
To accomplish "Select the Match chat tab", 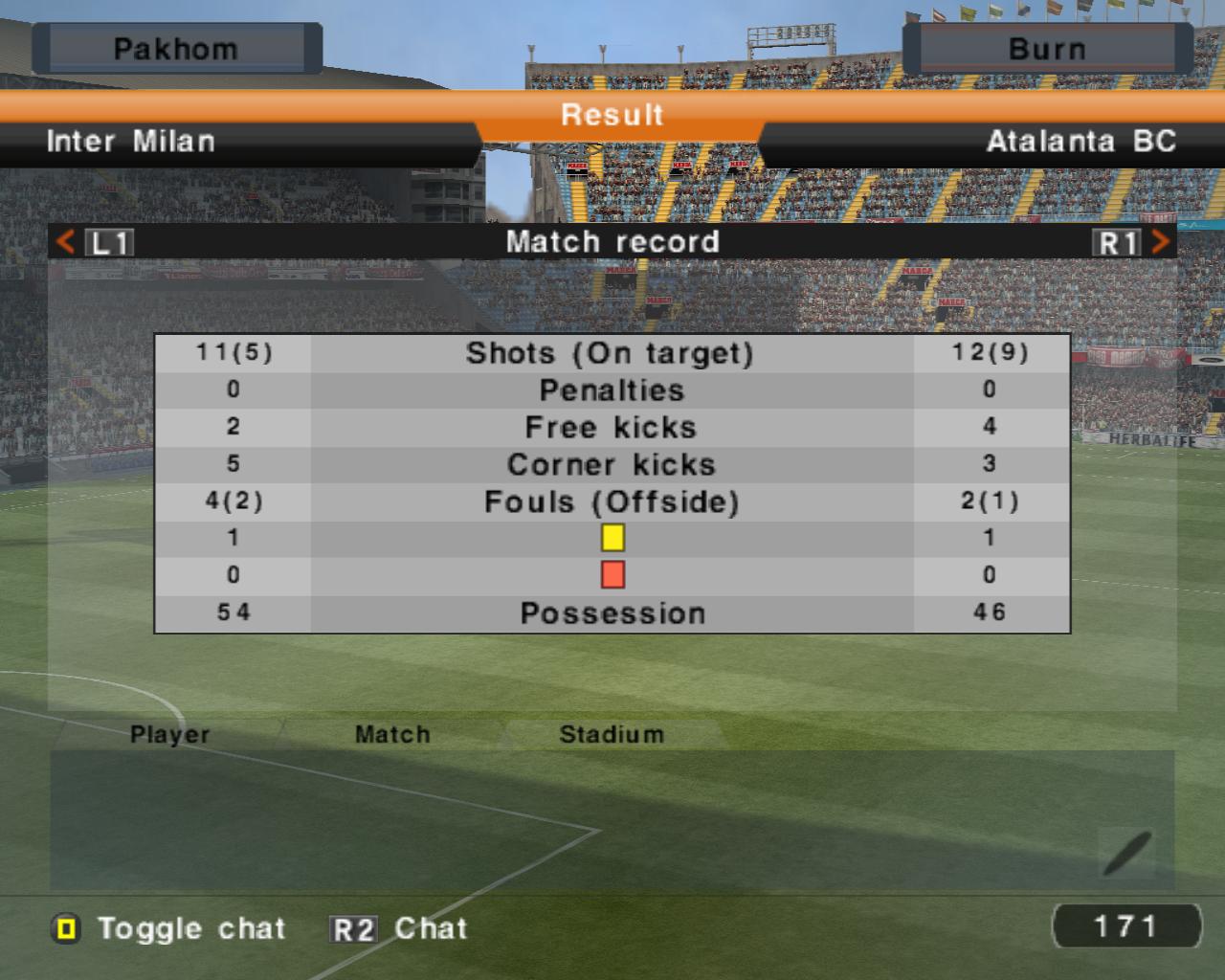I will (392, 734).
